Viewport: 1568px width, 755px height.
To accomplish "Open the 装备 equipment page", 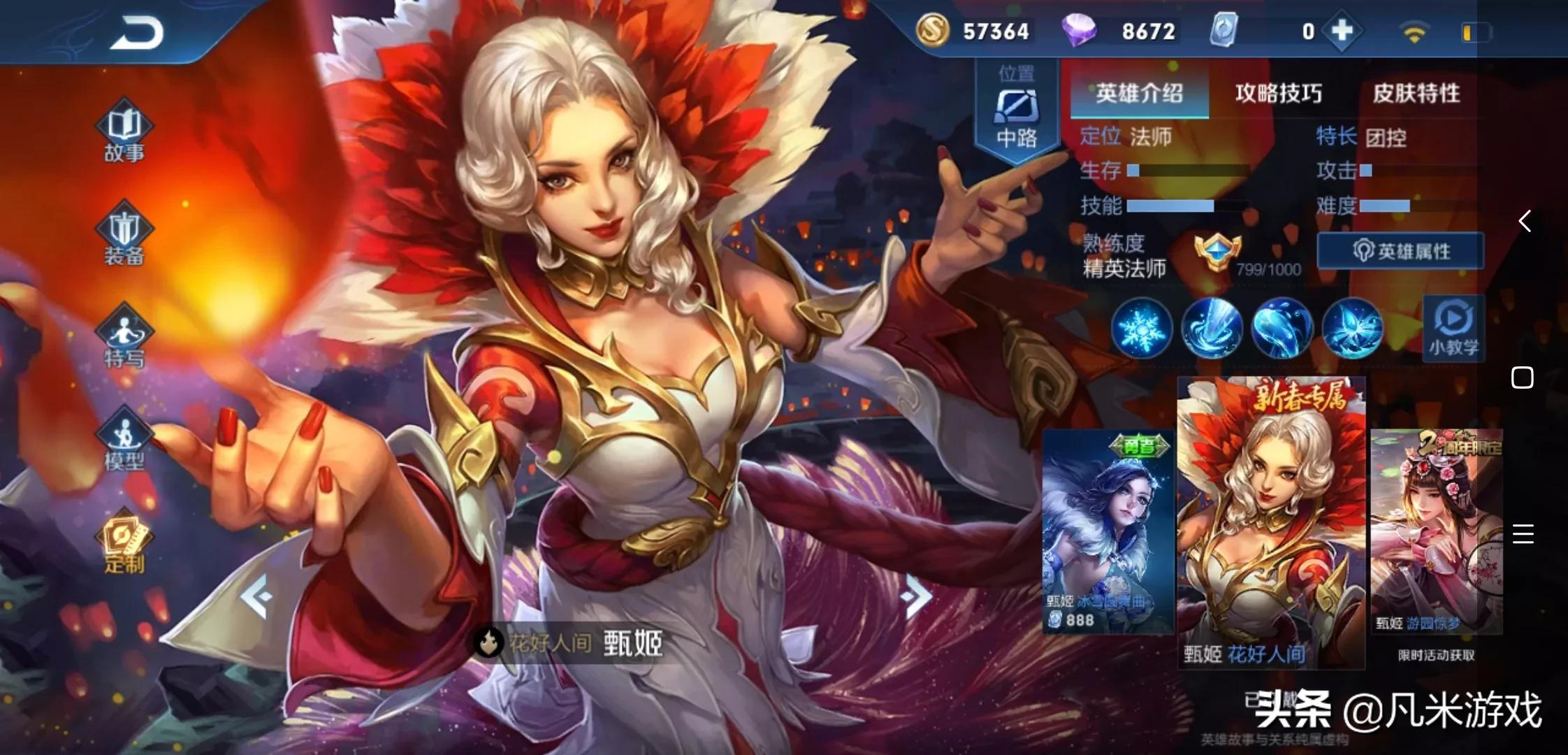I will click(124, 234).
